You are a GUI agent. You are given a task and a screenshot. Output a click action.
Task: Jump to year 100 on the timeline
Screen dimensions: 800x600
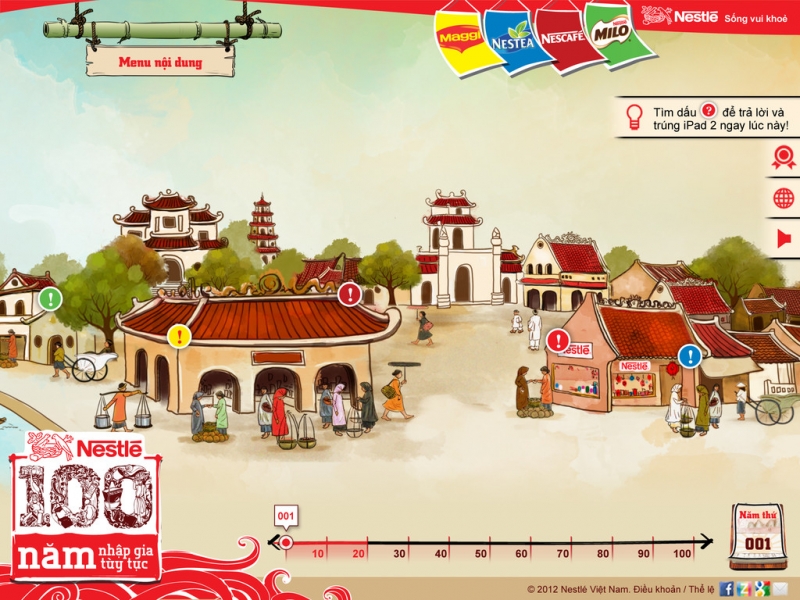[x=683, y=553]
